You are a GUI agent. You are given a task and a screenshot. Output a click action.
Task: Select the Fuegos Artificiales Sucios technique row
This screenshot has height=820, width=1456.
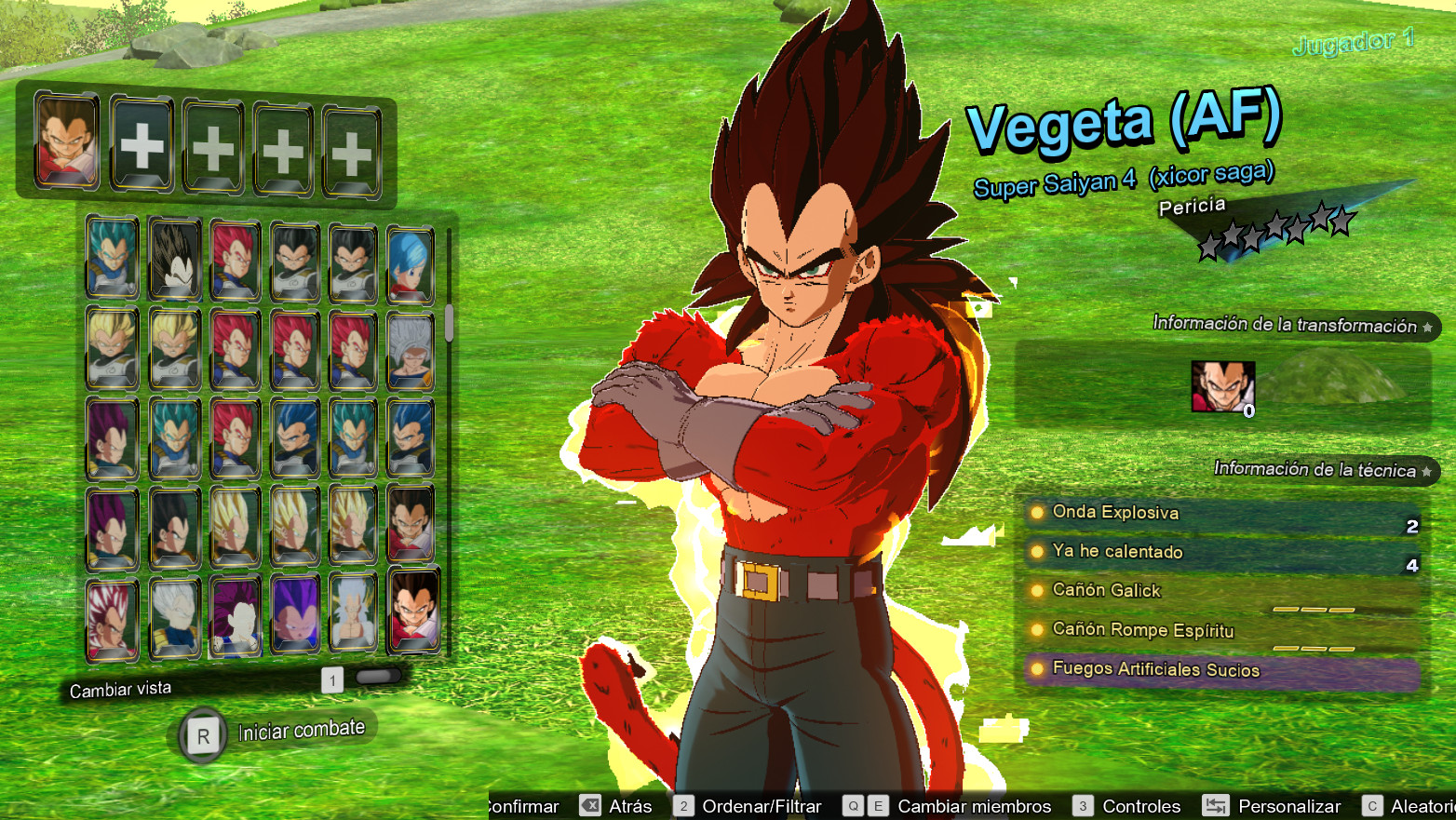click(1220, 670)
